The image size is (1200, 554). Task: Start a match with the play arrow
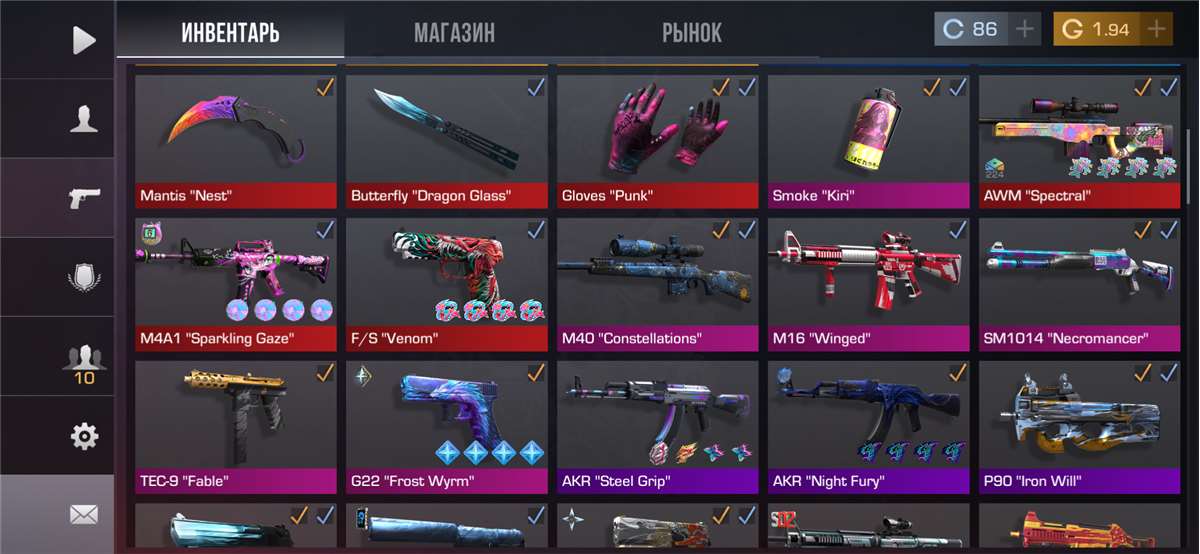pos(84,40)
